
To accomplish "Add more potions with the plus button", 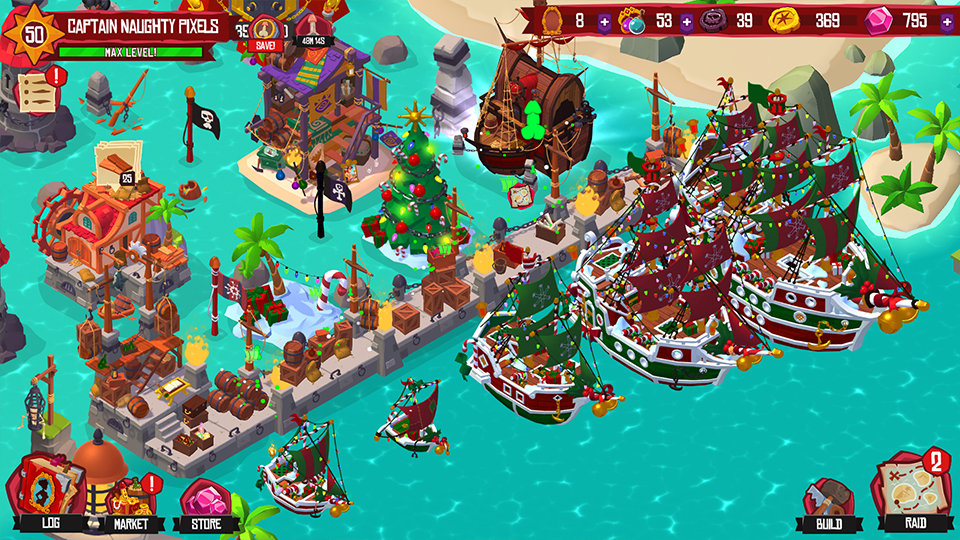I will (x=687, y=21).
